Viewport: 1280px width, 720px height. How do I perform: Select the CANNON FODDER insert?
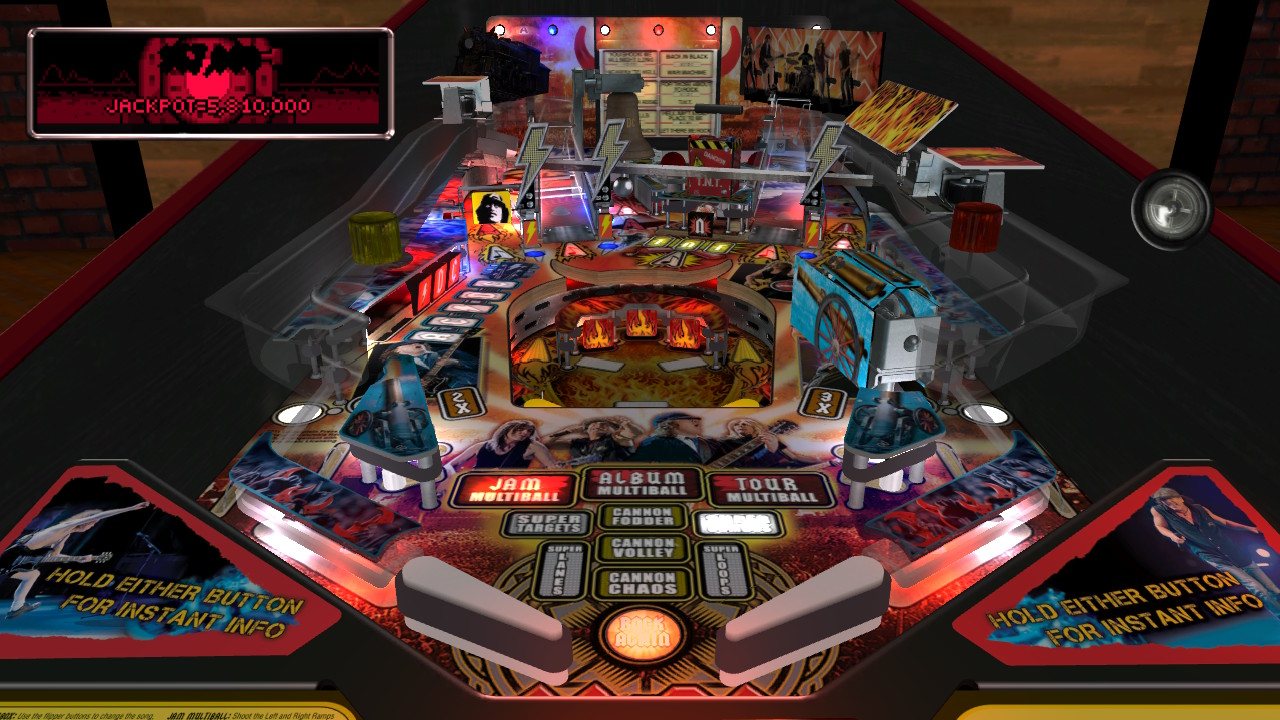(x=644, y=516)
